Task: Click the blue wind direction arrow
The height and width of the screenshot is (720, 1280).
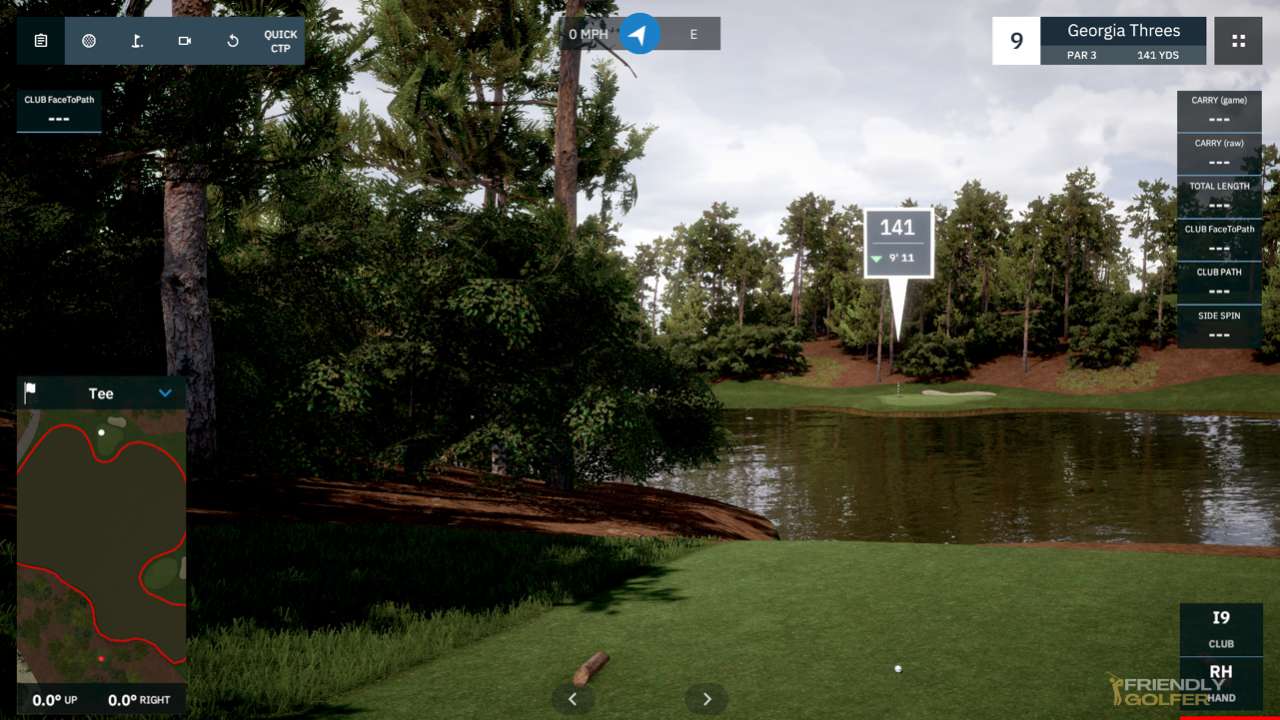Action: coord(640,34)
